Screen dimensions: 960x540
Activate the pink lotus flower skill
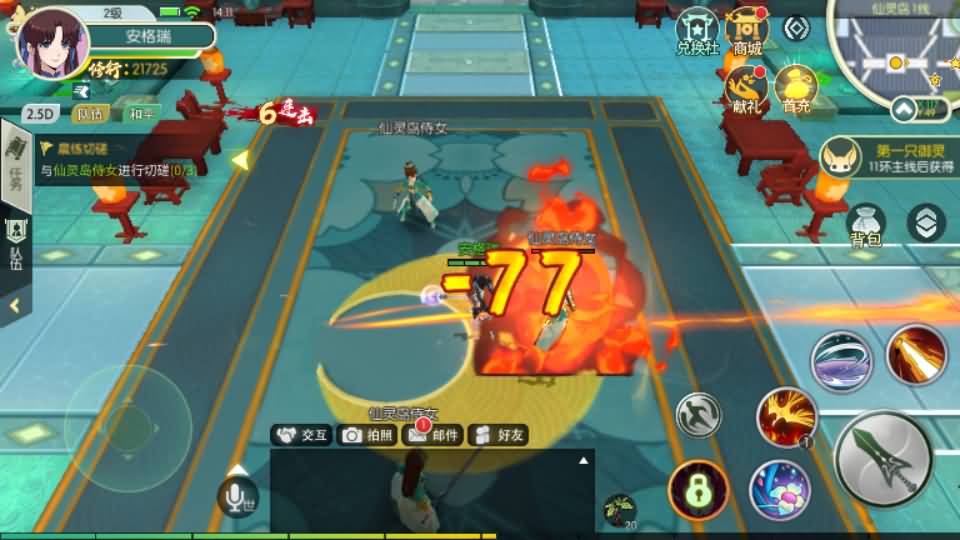pos(780,490)
